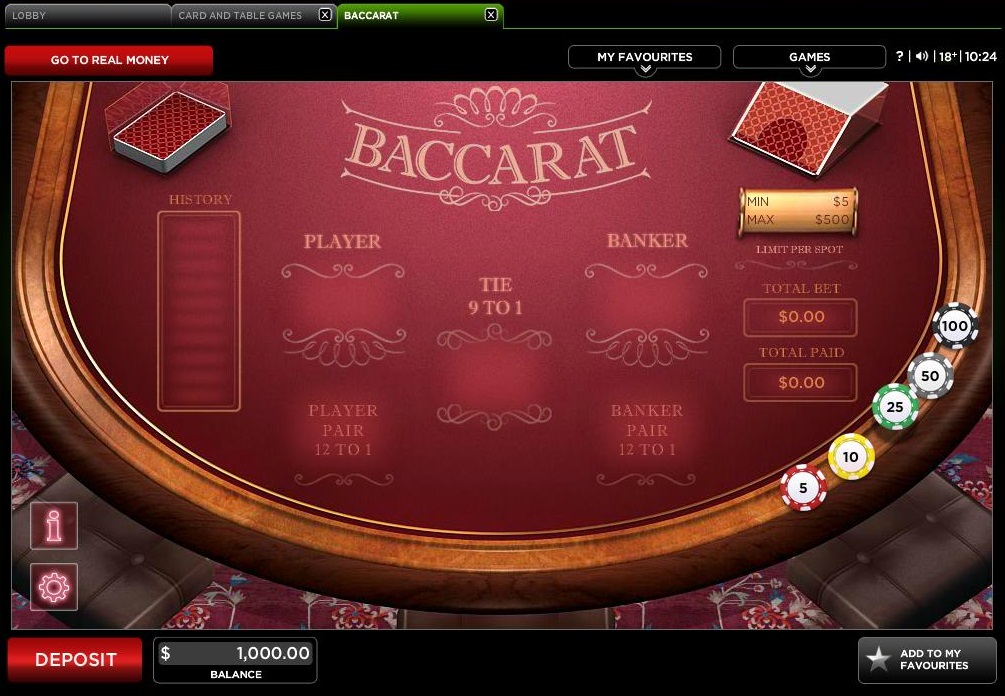Open the My Favourites dropdown
The width and height of the screenshot is (1005, 696).
tap(644, 58)
